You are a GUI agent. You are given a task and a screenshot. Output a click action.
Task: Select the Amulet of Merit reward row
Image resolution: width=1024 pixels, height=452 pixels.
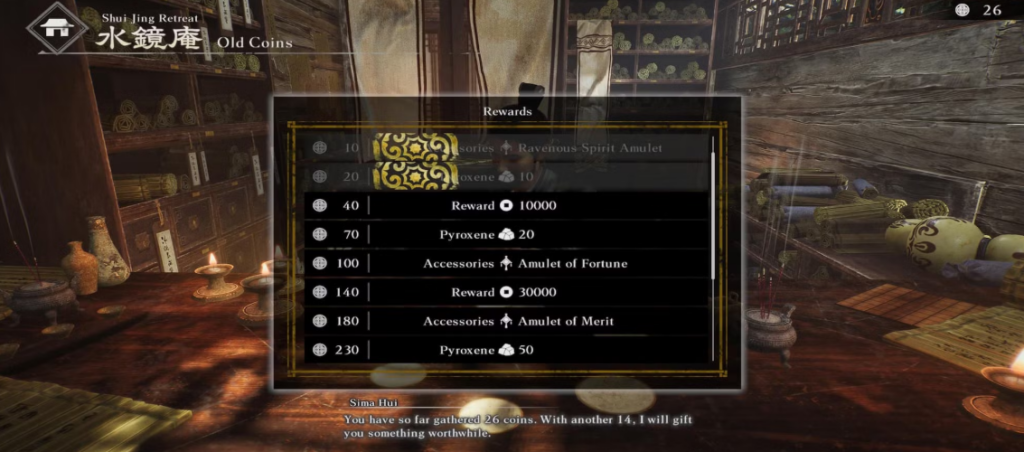(506, 321)
